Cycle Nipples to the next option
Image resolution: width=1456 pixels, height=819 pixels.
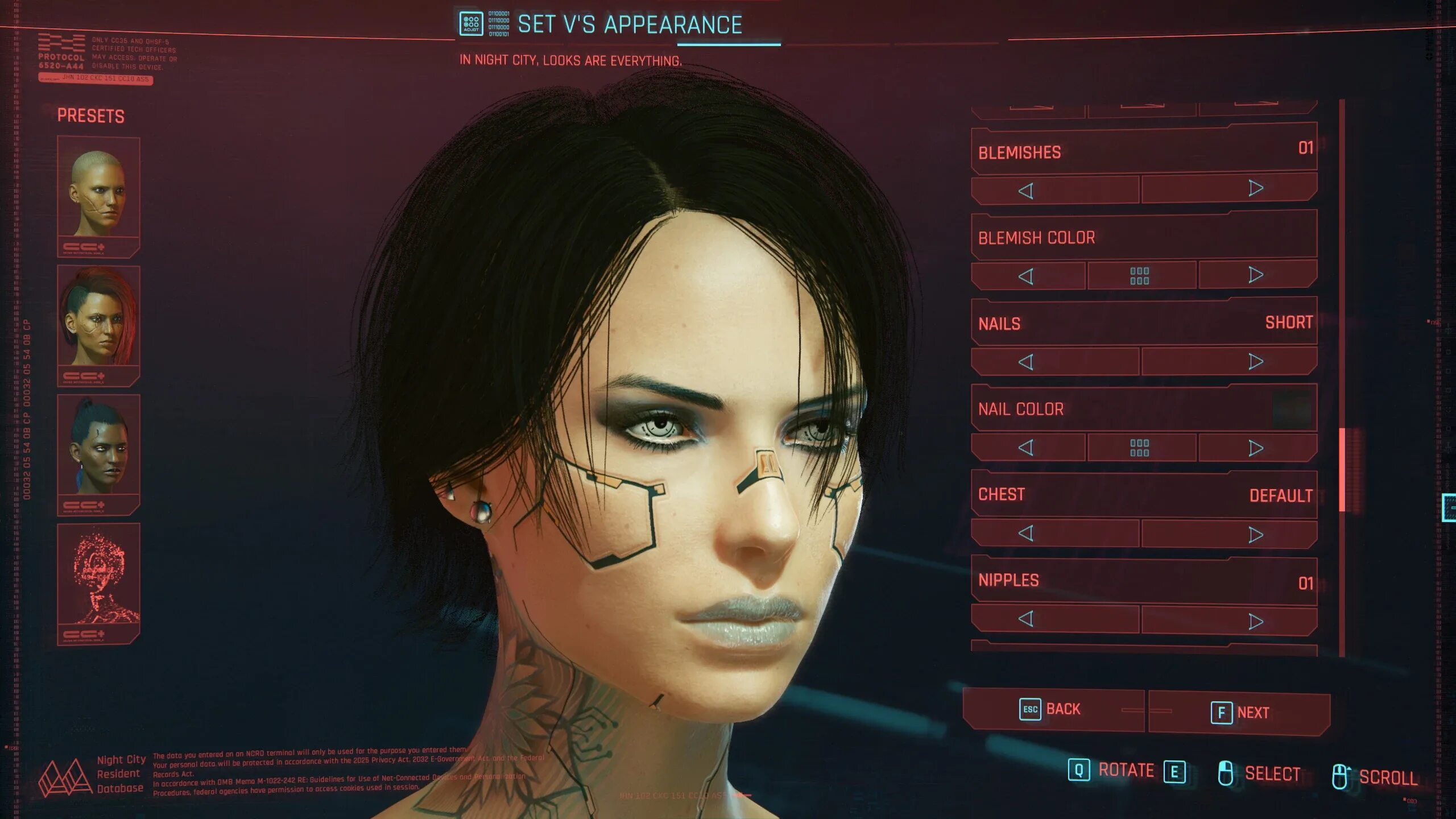(1256, 621)
